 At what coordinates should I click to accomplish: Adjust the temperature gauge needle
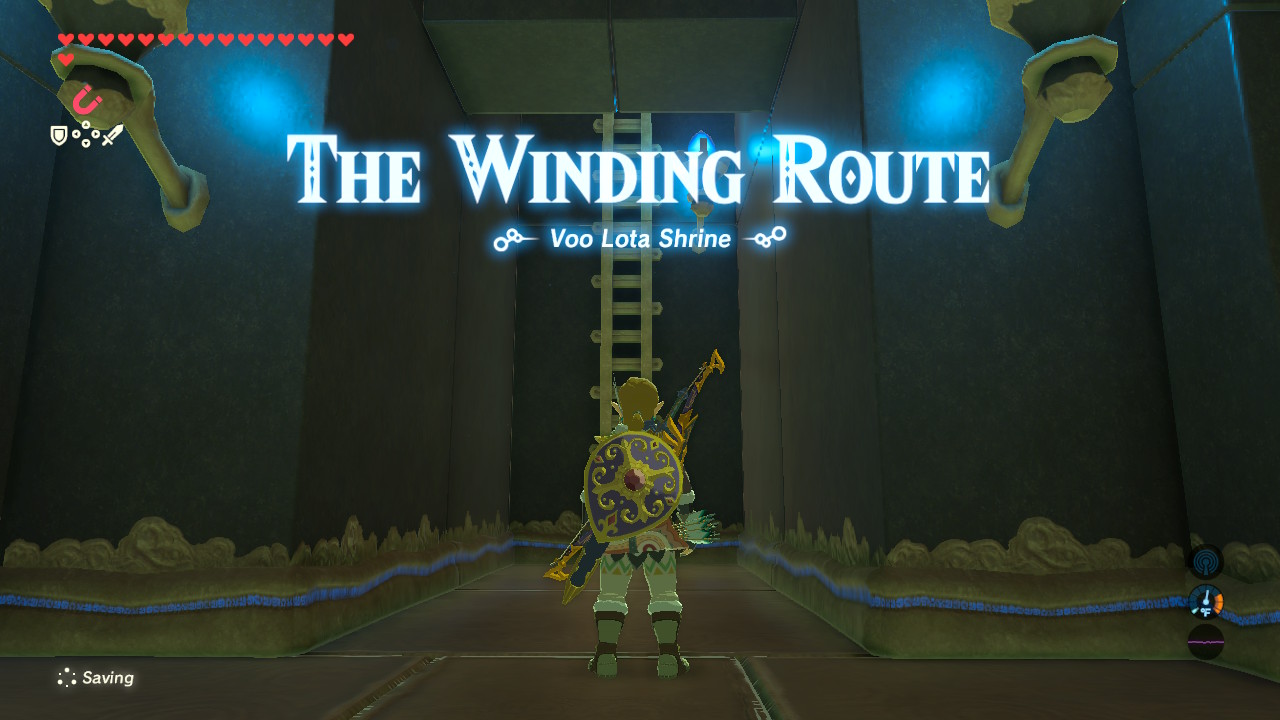point(1206,597)
